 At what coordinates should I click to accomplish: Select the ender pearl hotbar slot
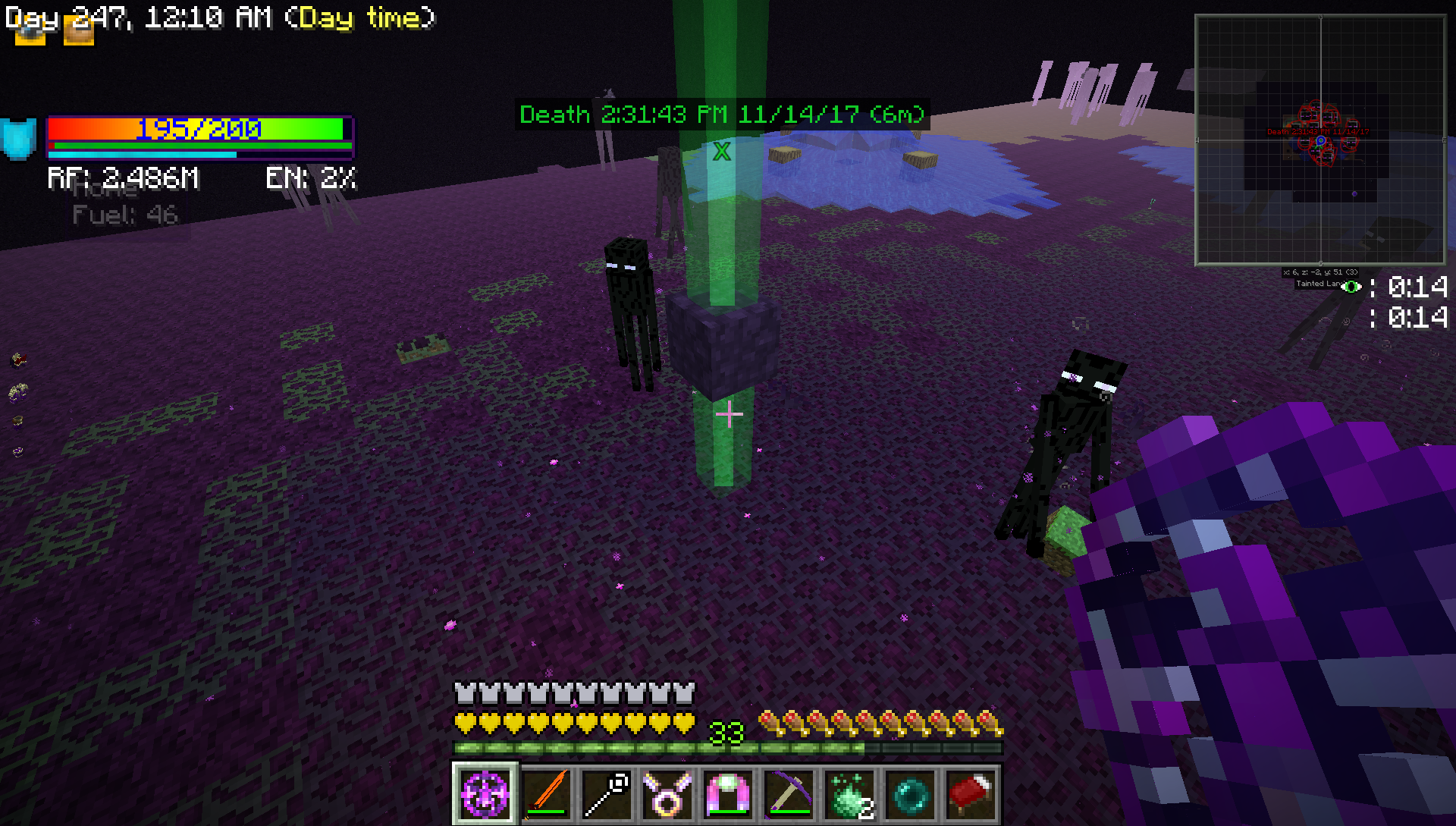910,793
